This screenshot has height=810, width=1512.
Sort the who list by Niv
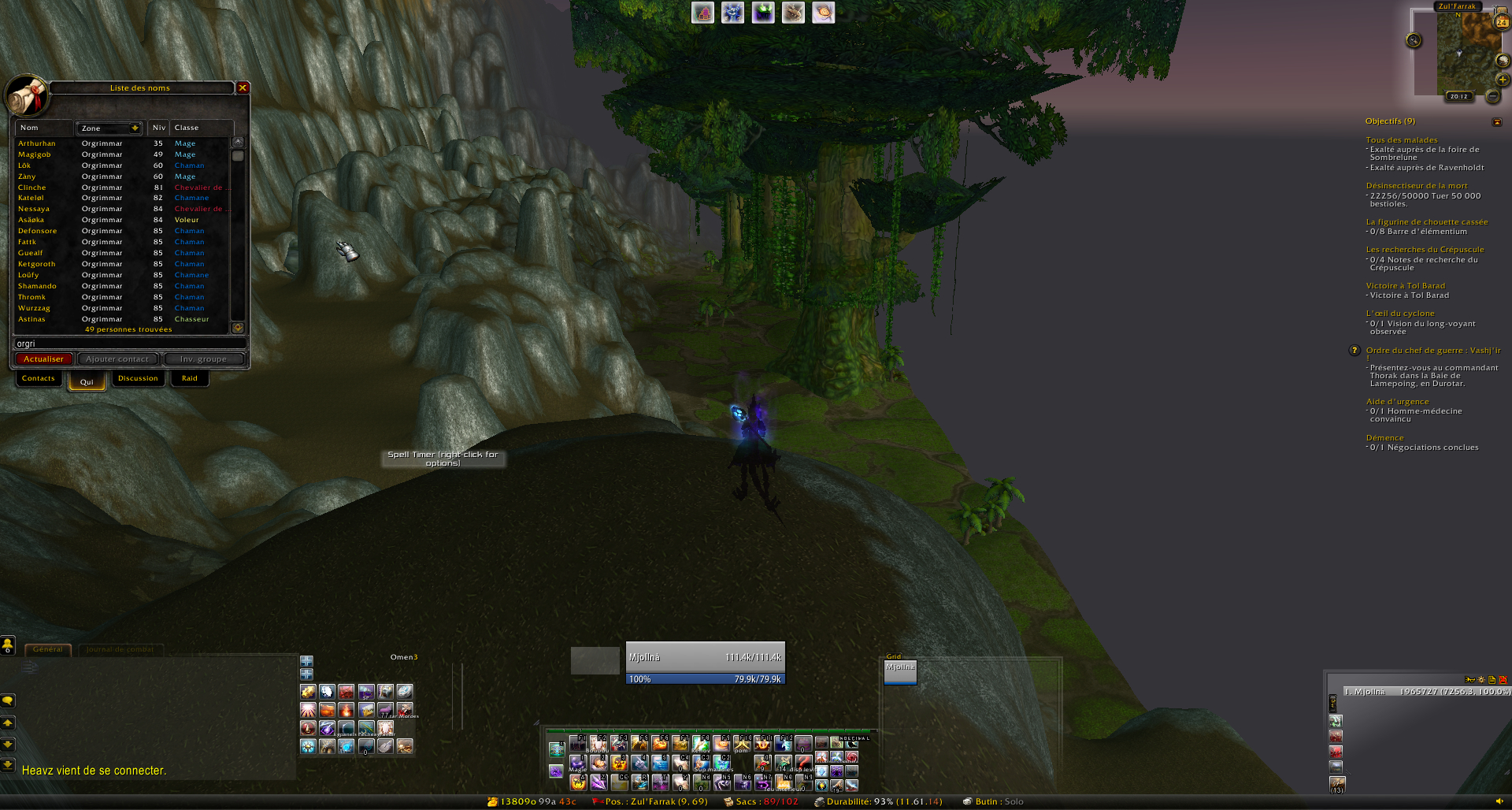click(159, 128)
